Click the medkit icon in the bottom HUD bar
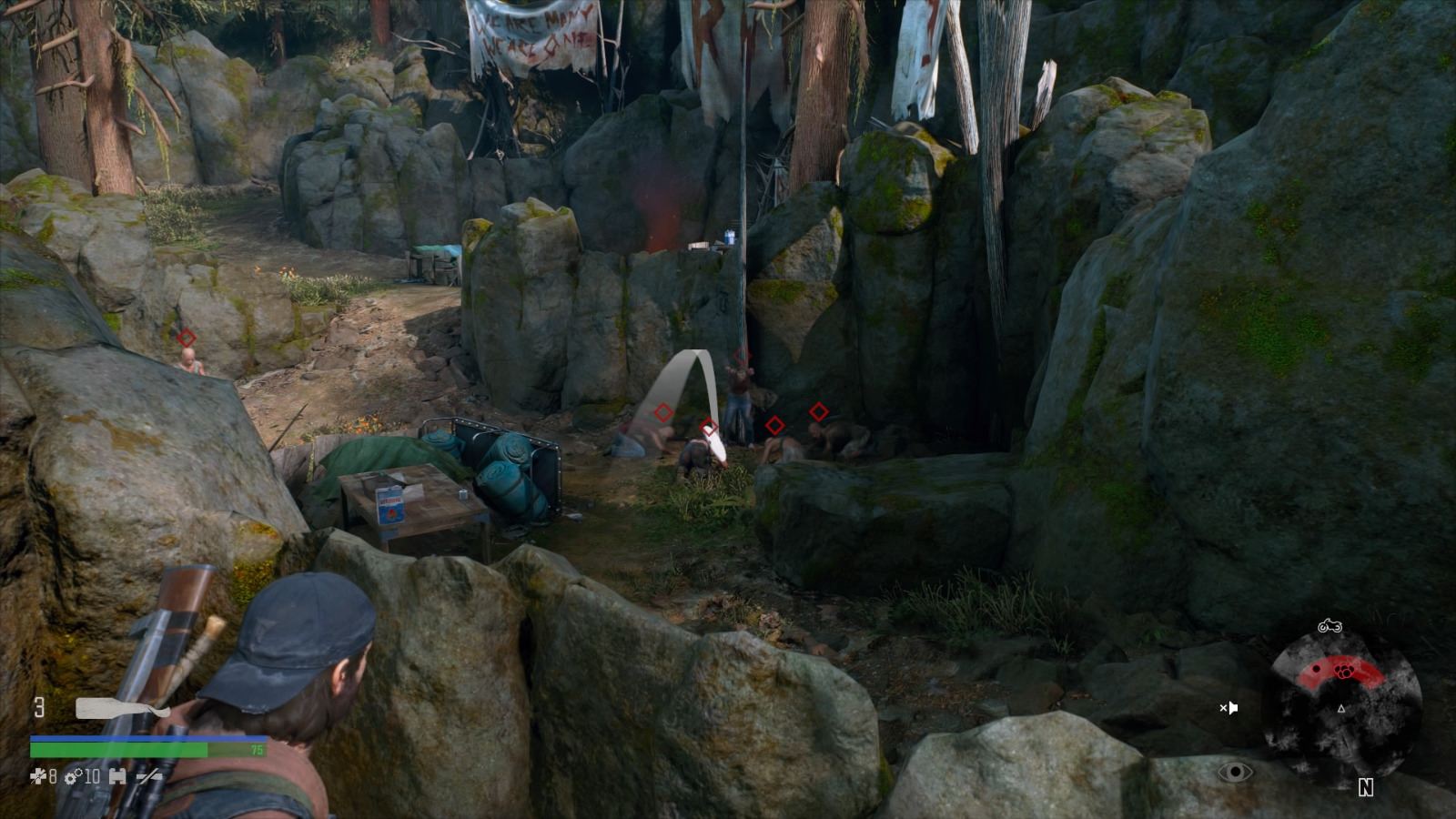1456x819 pixels. pyautogui.click(x=116, y=777)
